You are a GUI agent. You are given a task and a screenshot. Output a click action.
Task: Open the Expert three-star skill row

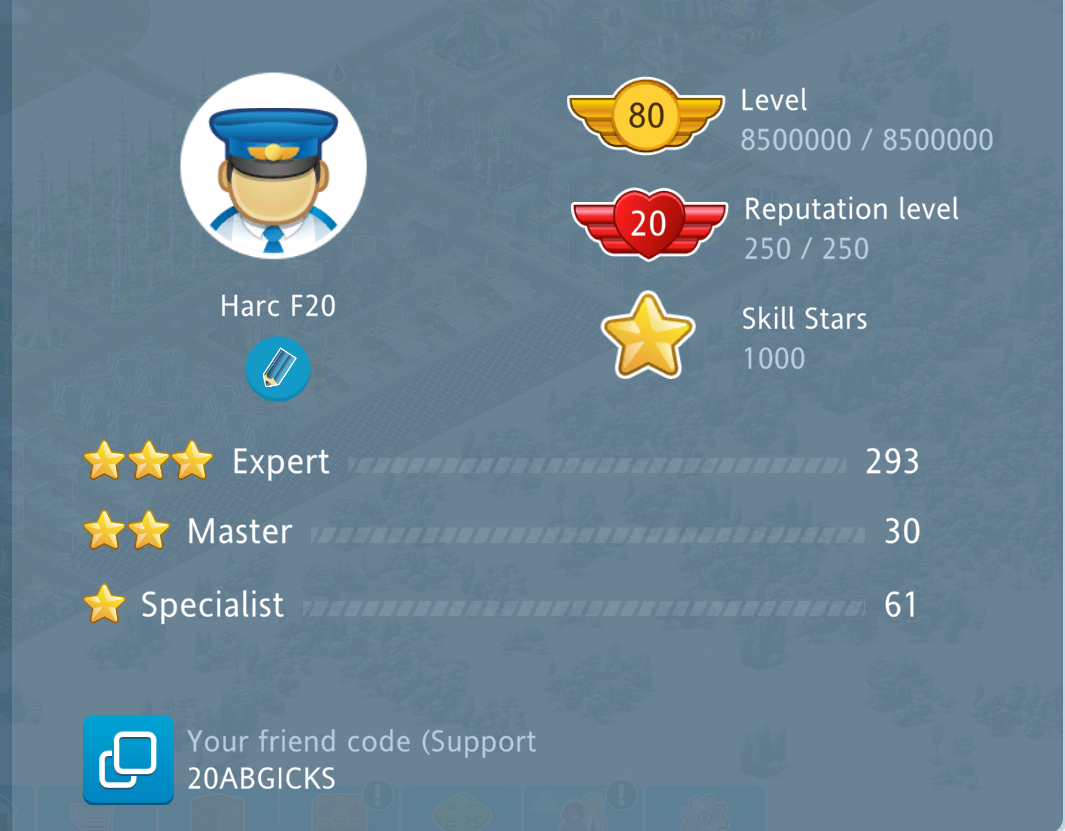pyautogui.click(x=500, y=462)
